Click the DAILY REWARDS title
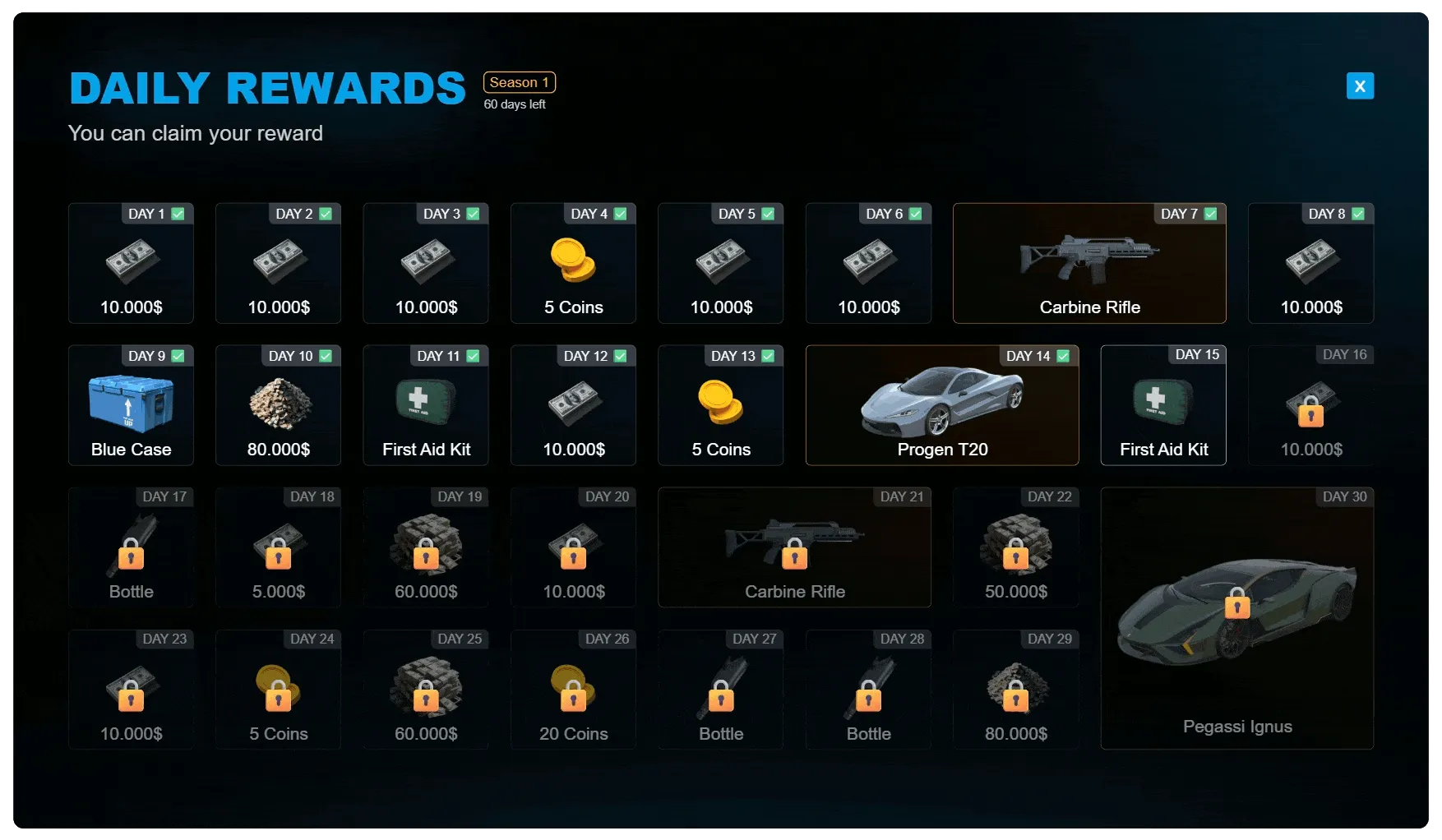This screenshot has width=1442, height=840. coord(267,86)
